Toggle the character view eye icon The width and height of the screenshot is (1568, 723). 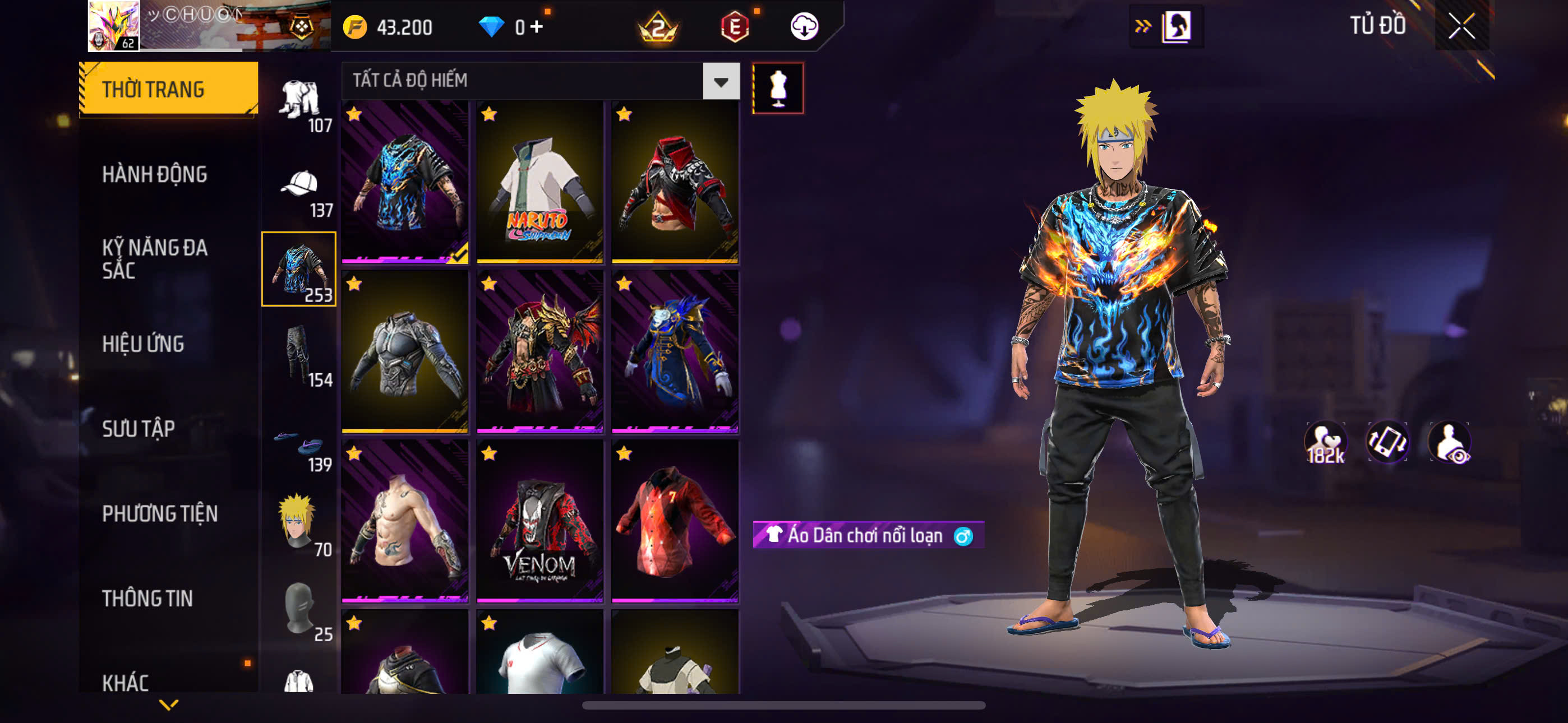click(x=1450, y=442)
